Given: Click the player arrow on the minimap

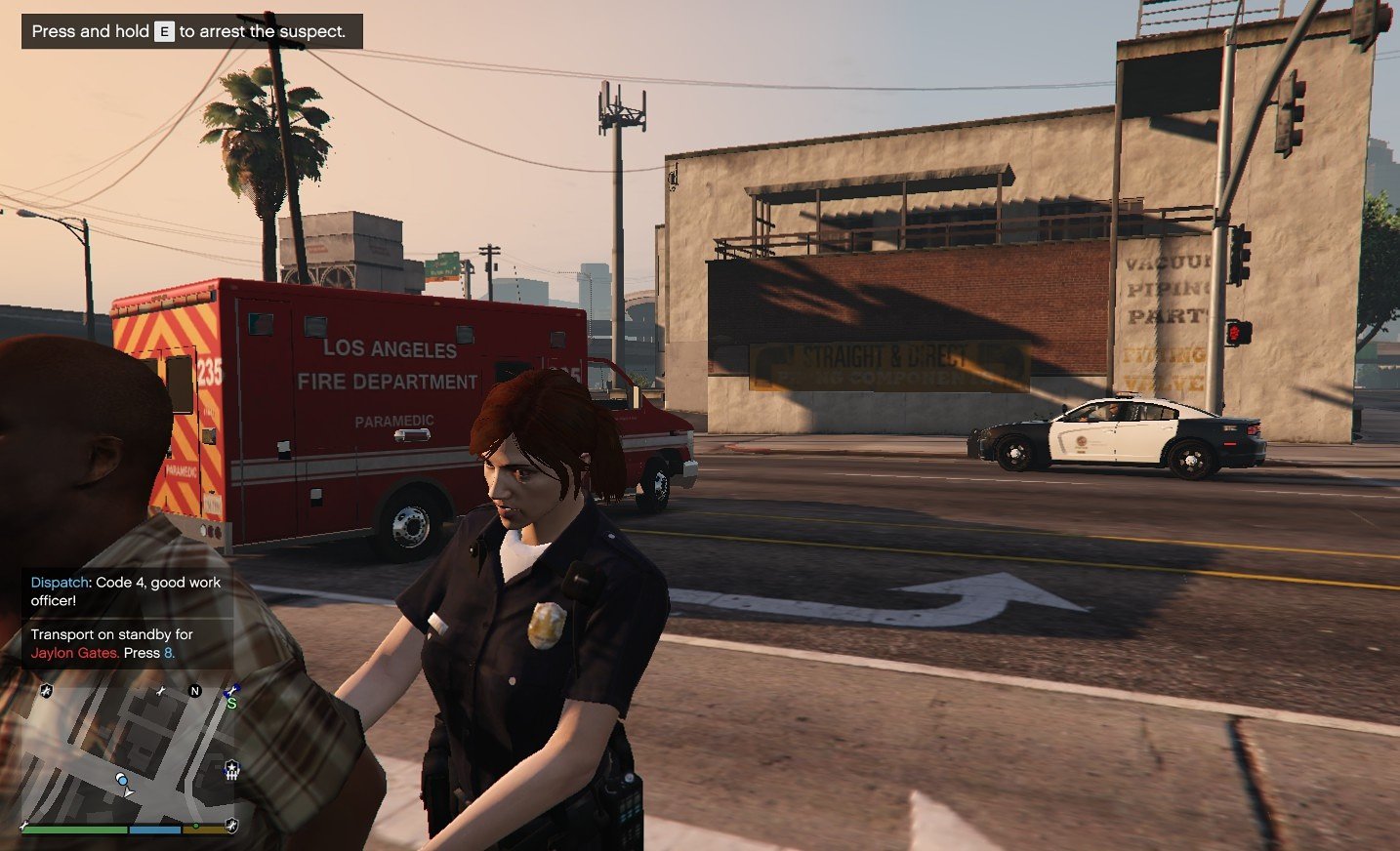Looking at the screenshot, I should [x=129, y=792].
